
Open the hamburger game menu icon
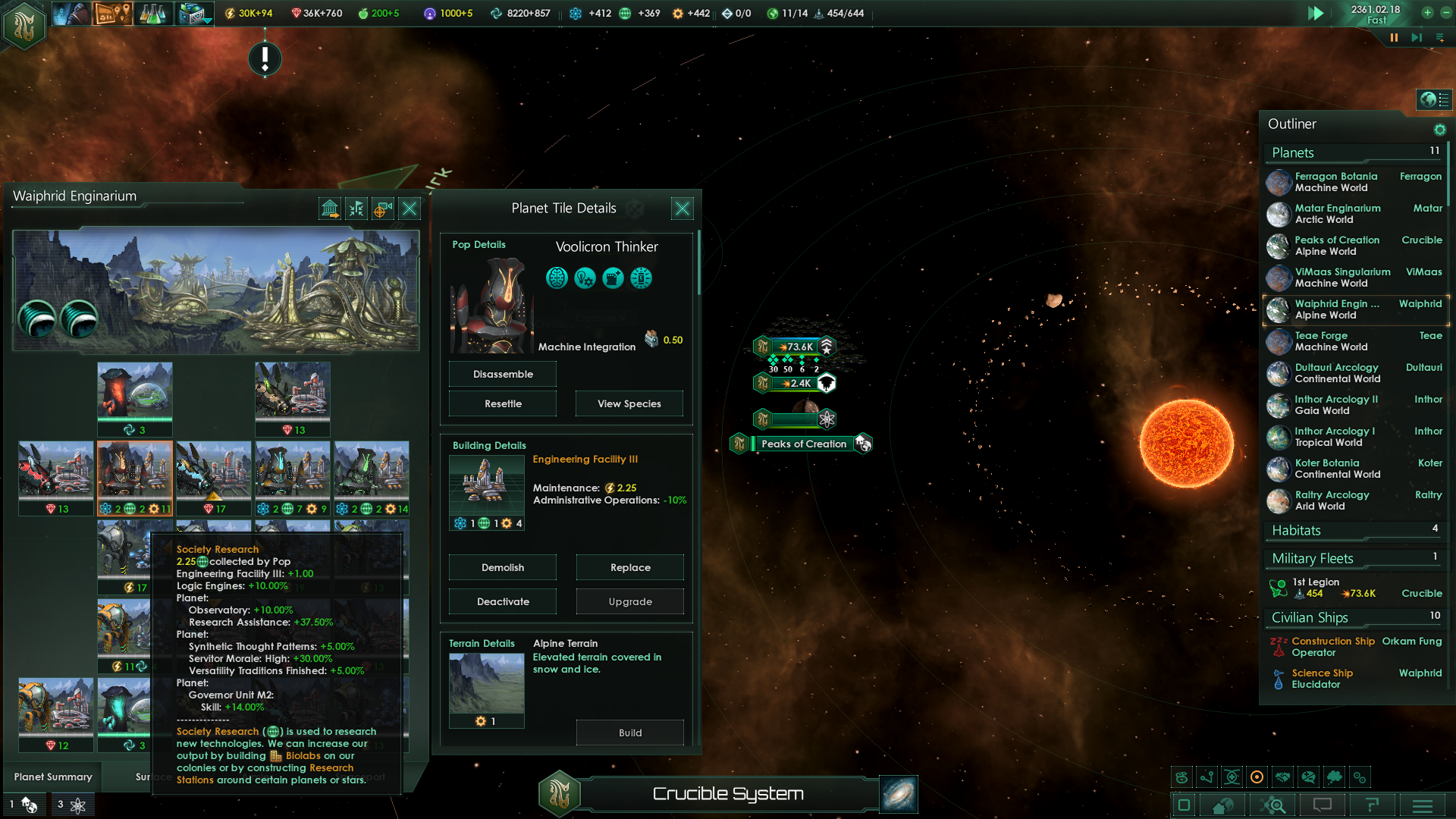coord(1421,805)
